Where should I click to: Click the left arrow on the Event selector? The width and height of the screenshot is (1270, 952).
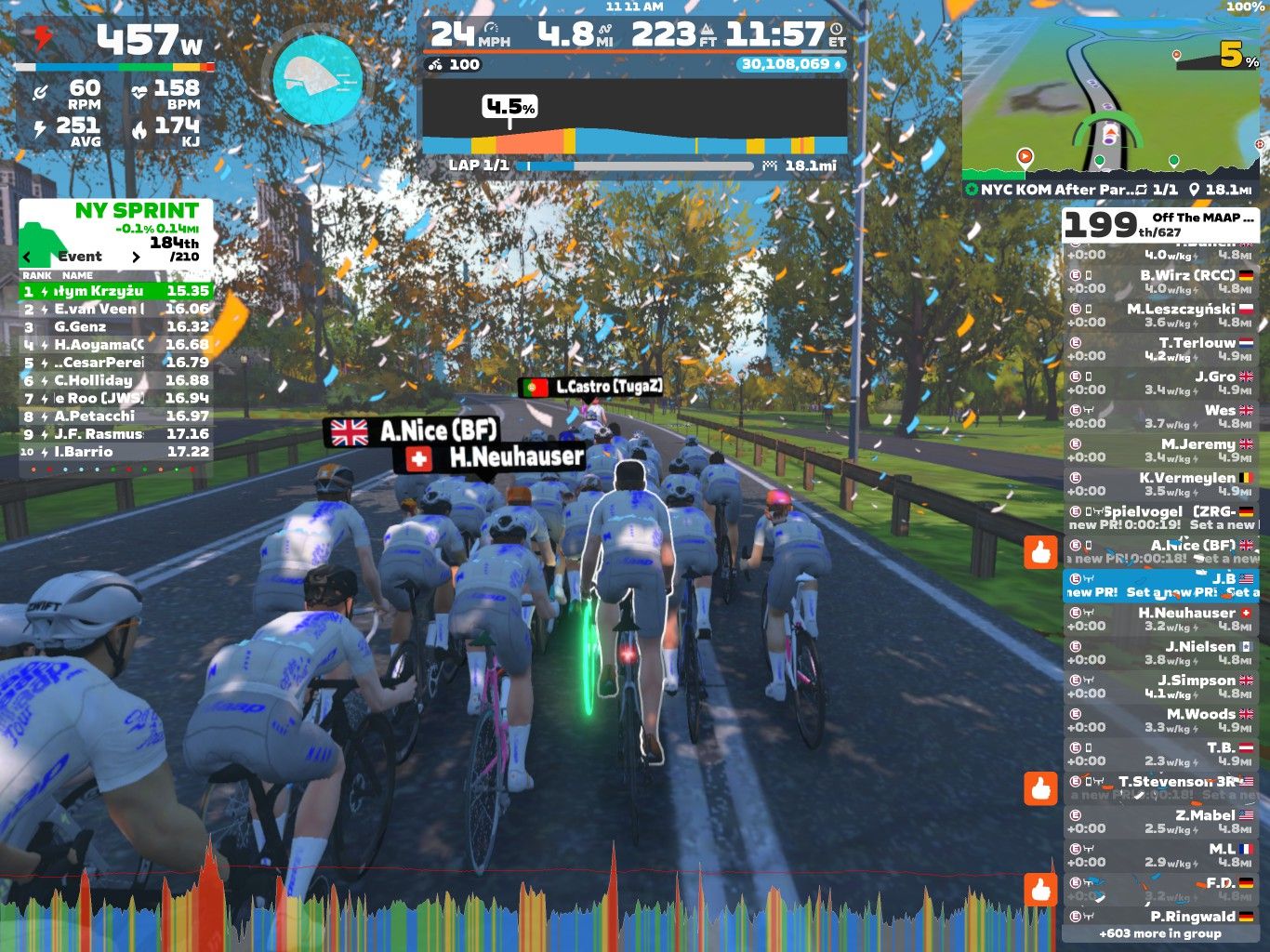point(25,257)
